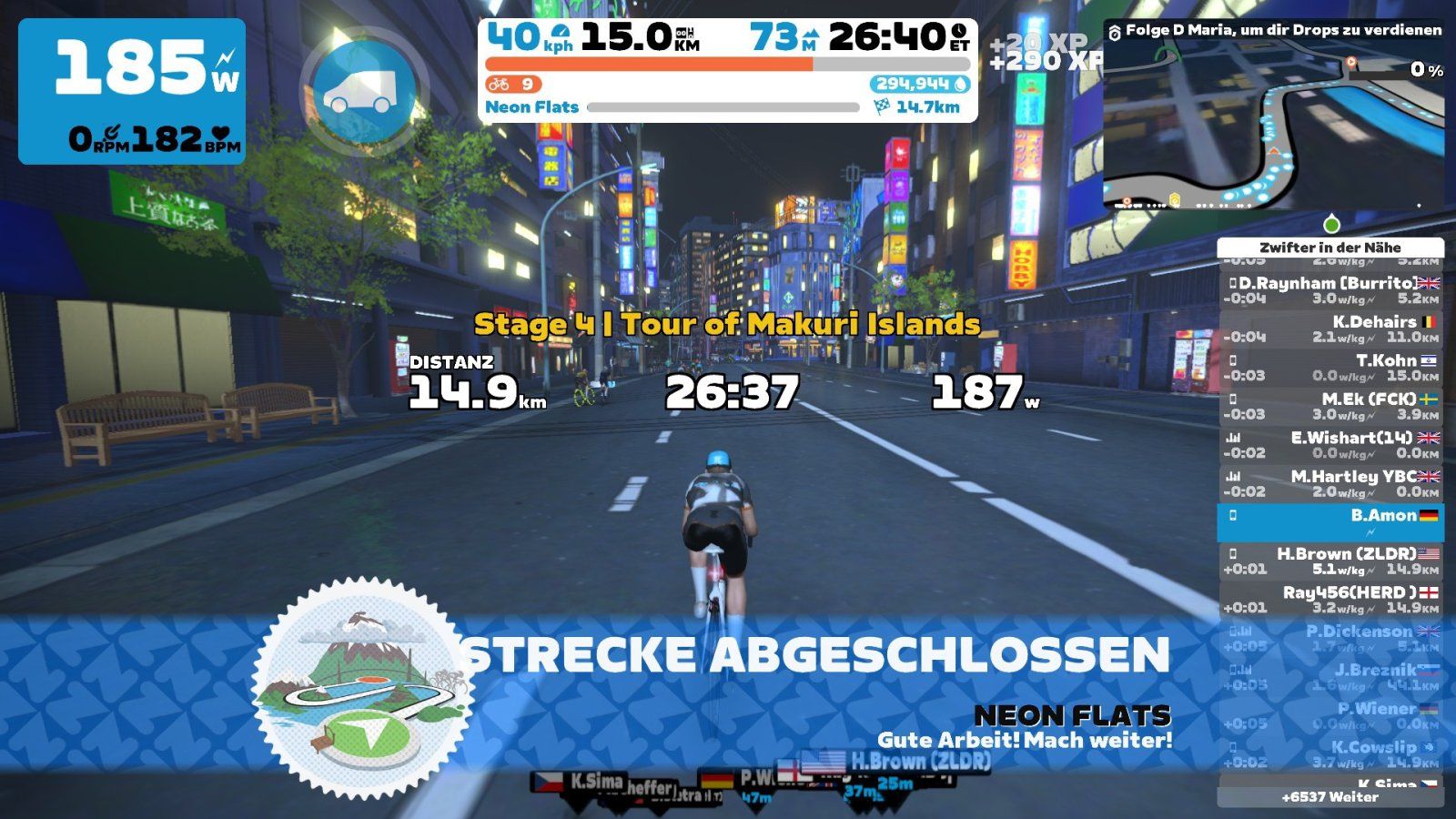
Task: Select rider K.Dehairs in the nearby list
Action: pyautogui.click(x=1330, y=329)
